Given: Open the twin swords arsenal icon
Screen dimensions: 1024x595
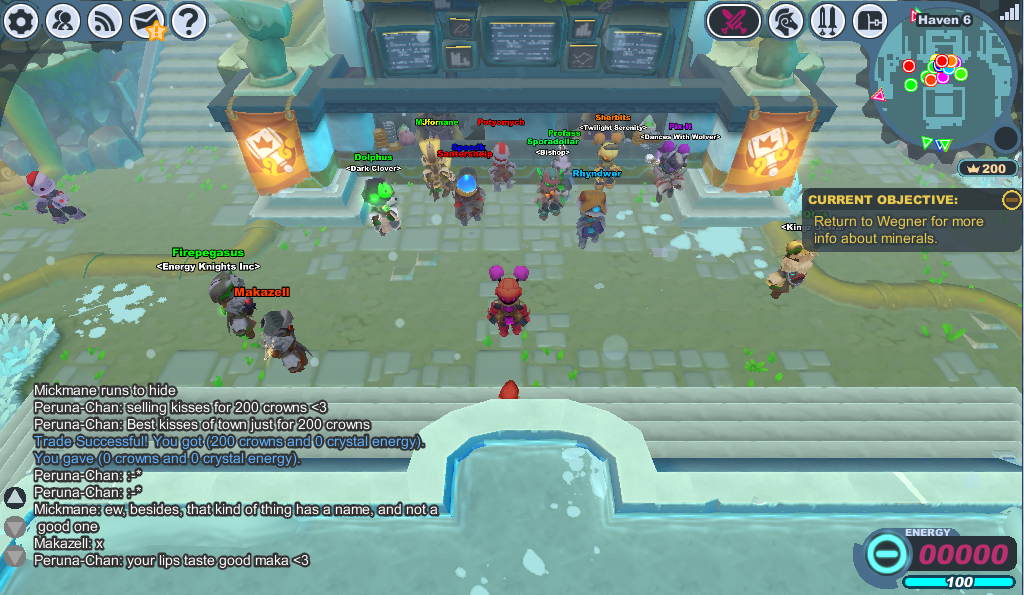Looking at the screenshot, I should (828, 20).
